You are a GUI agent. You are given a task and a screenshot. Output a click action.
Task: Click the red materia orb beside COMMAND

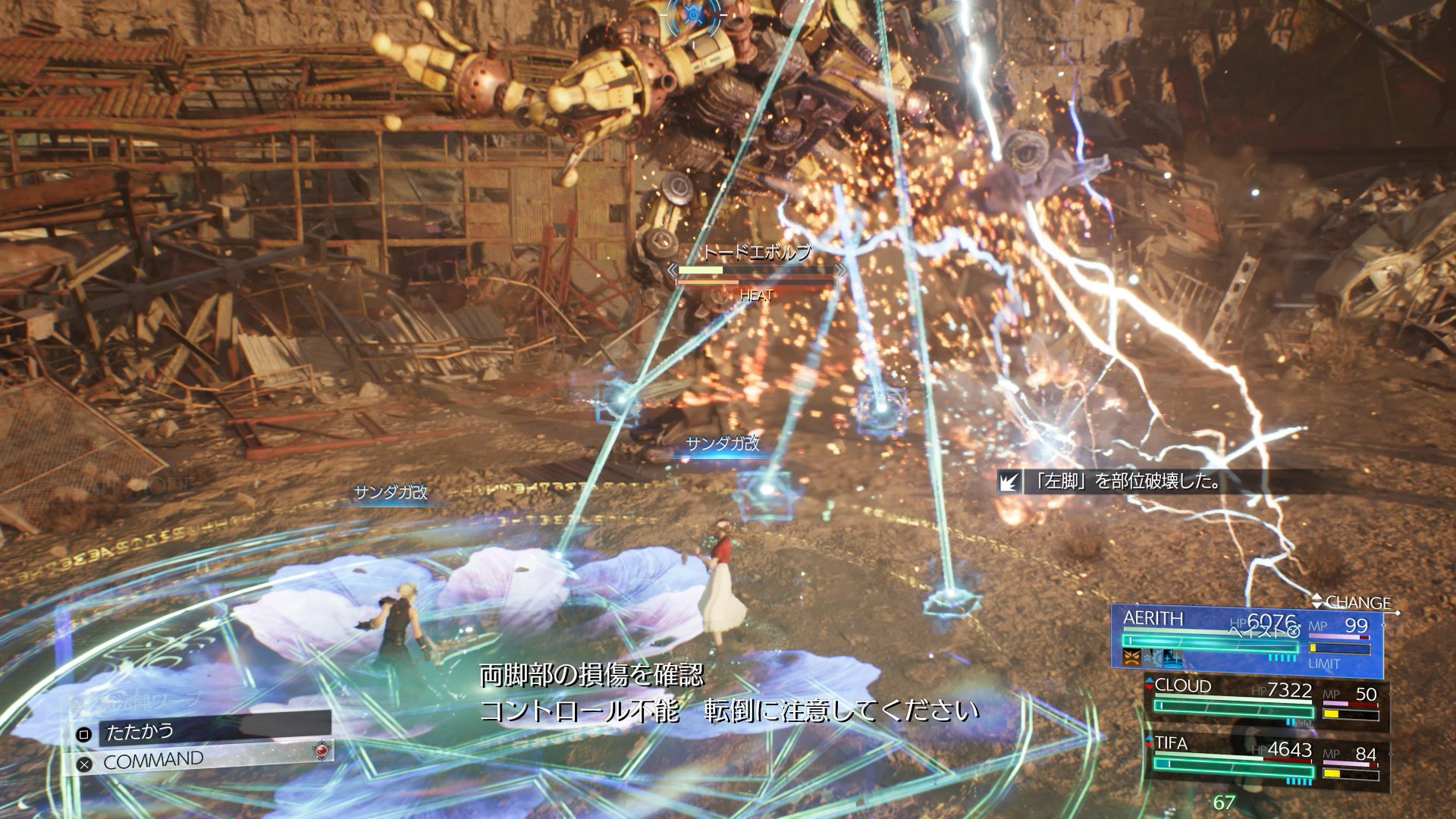[x=322, y=750]
